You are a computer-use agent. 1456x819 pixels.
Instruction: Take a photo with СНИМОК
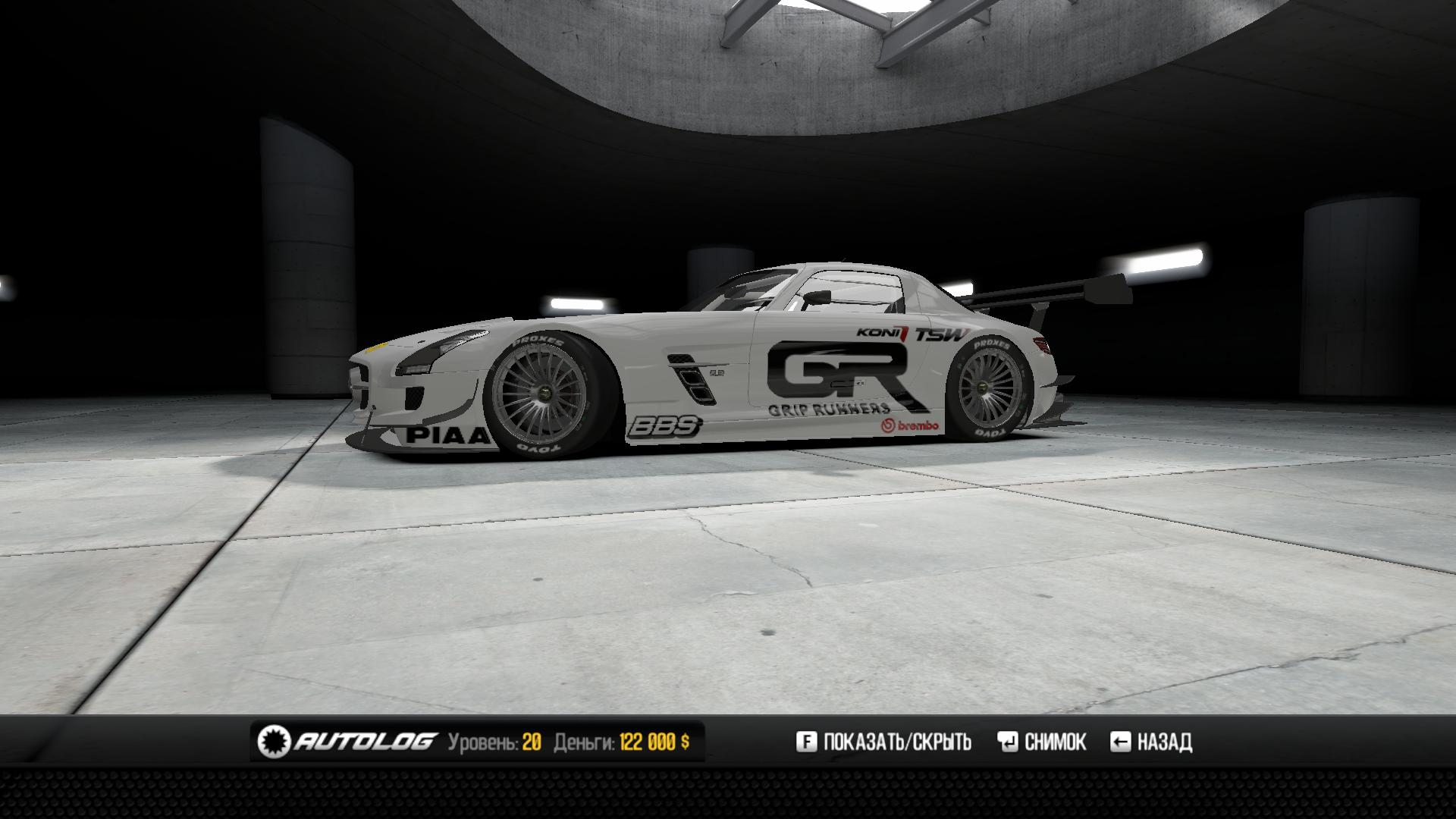point(1043,741)
